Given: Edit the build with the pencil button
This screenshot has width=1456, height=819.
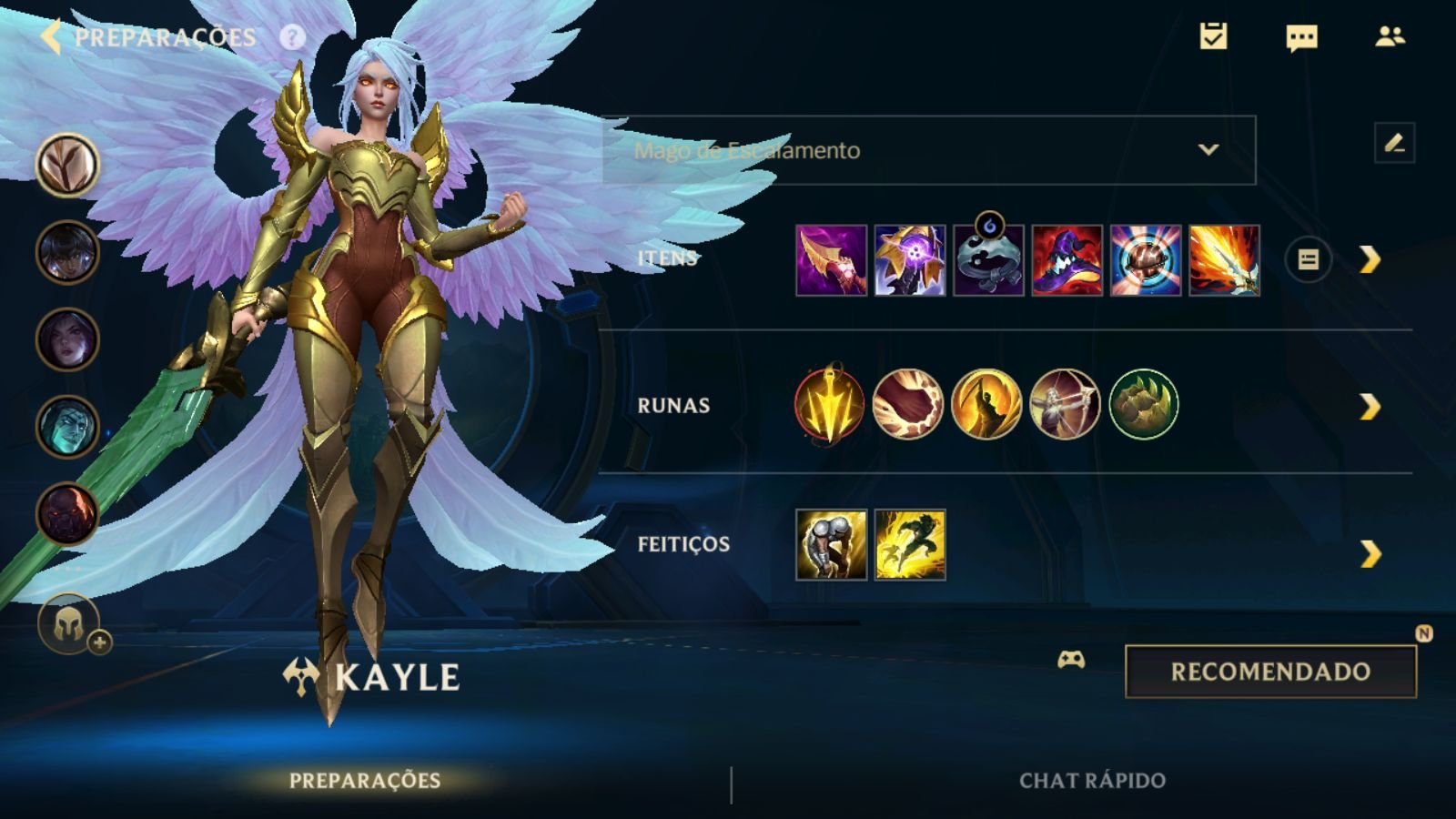Looking at the screenshot, I should coord(1394,143).
